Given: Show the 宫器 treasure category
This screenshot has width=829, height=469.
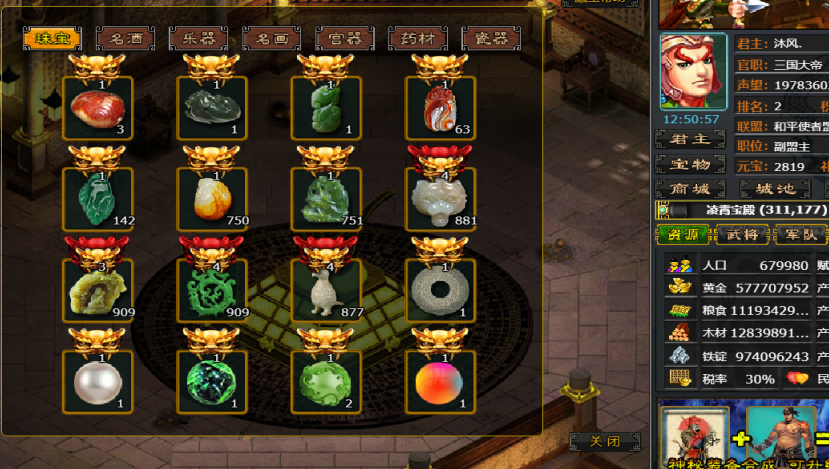Looking at the screenshot, I should (x=344, y=39).
